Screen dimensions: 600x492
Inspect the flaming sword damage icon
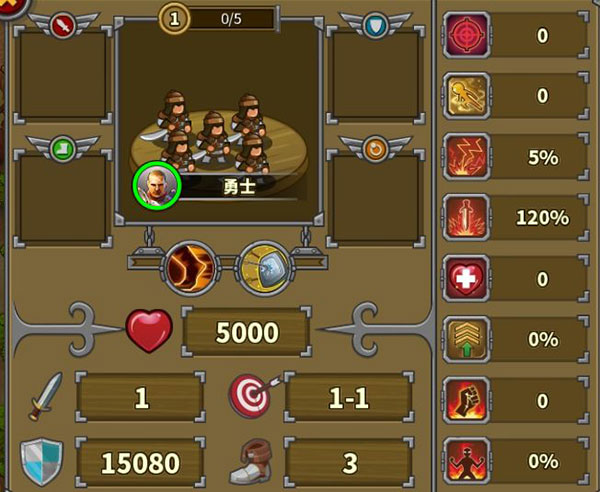click(x=466, y=217)
